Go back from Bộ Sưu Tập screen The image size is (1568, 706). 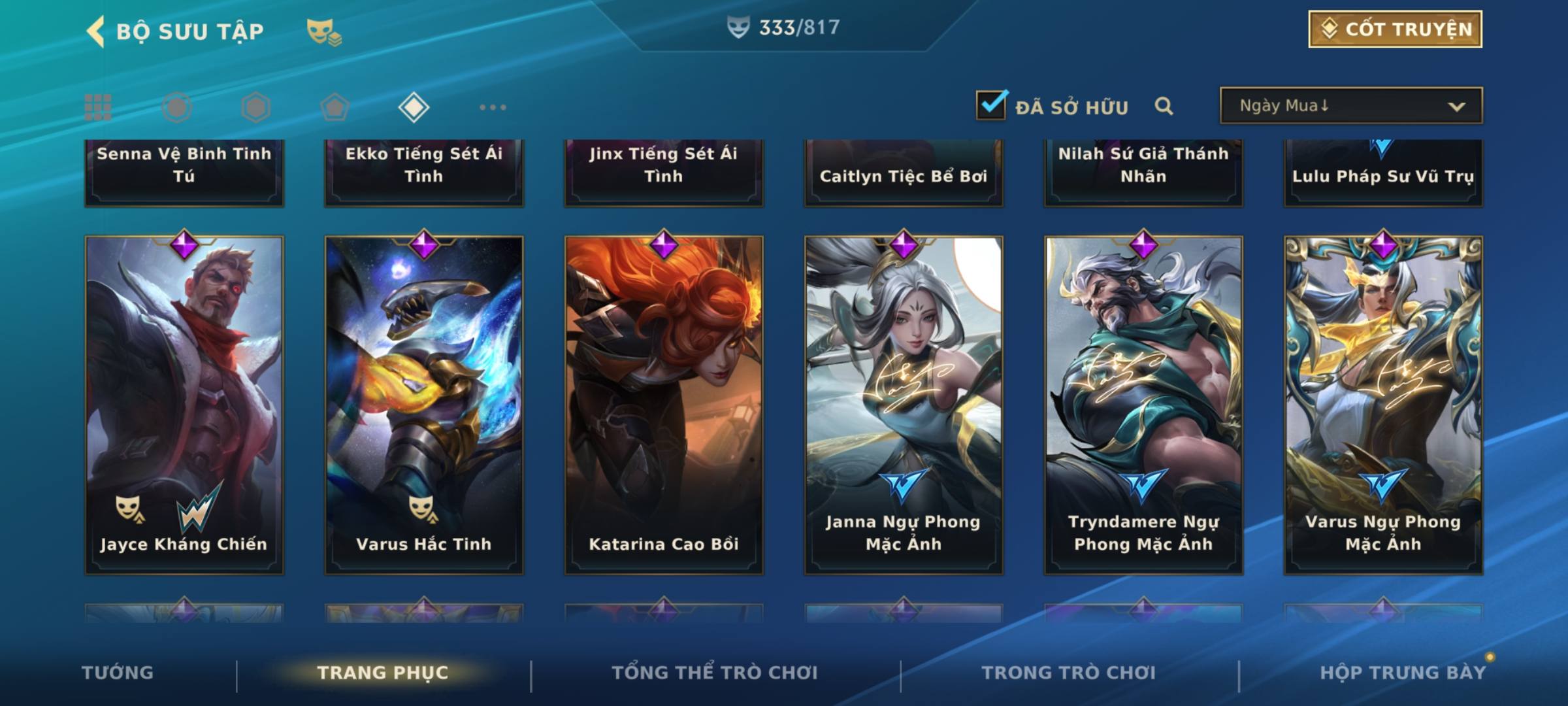(96, 31)
